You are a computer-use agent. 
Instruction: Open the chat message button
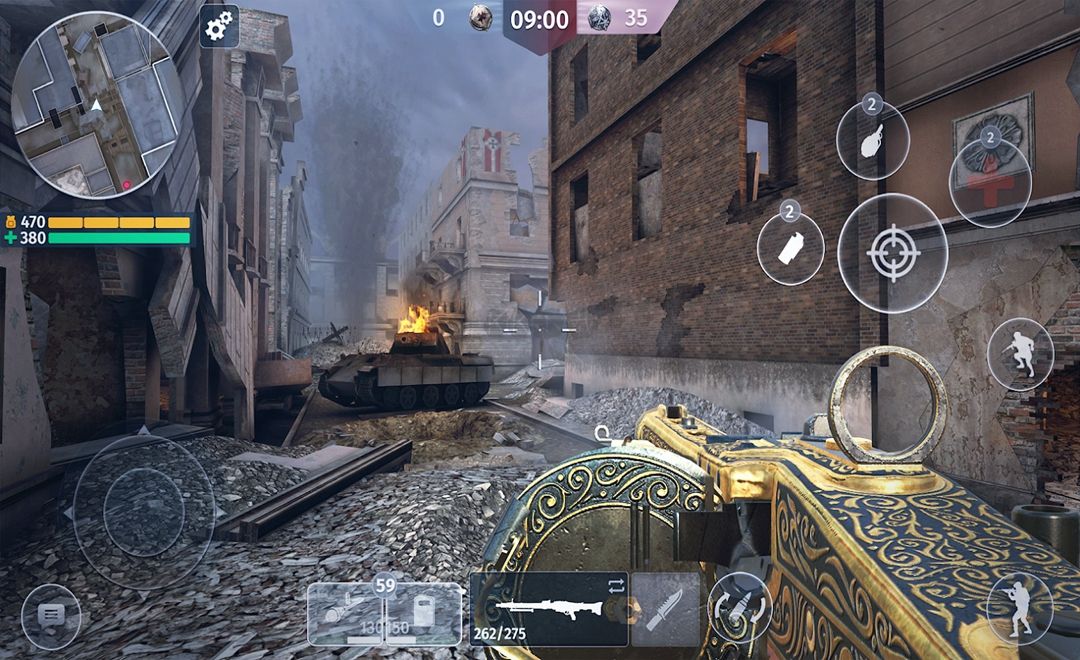point(50,615)
